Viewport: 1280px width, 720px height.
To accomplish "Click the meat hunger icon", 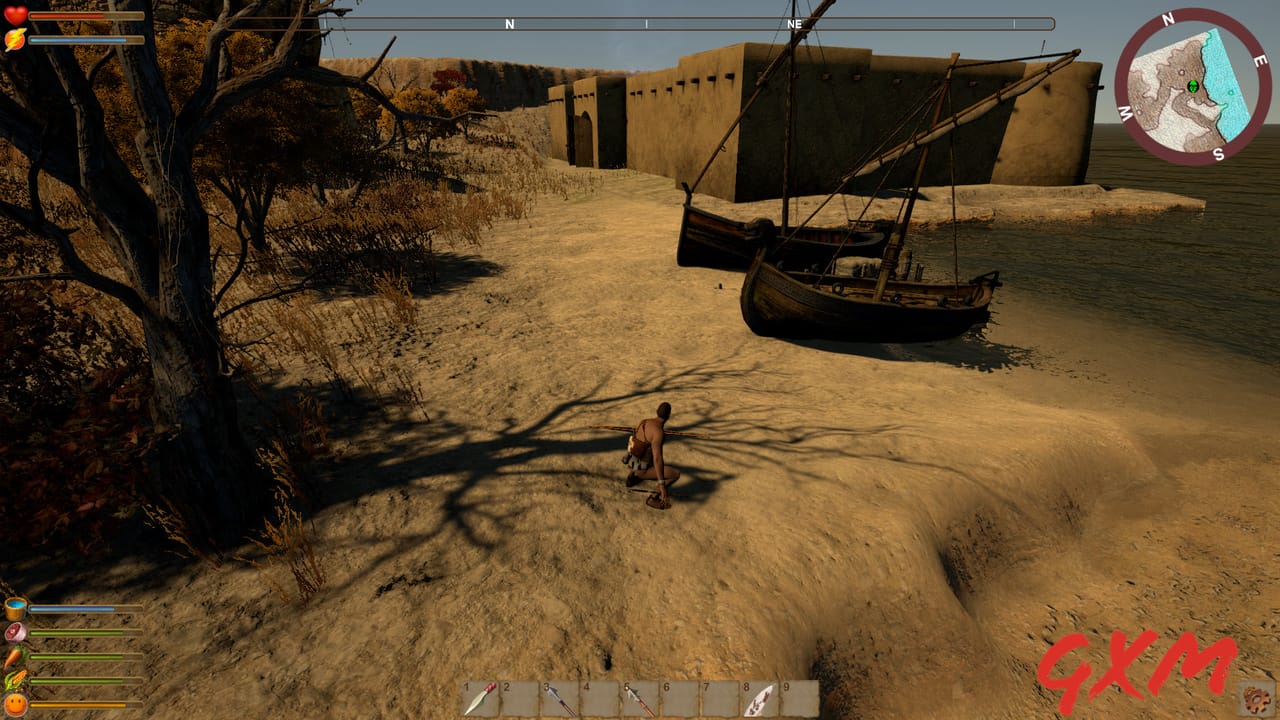I will [x=13, y=631].
